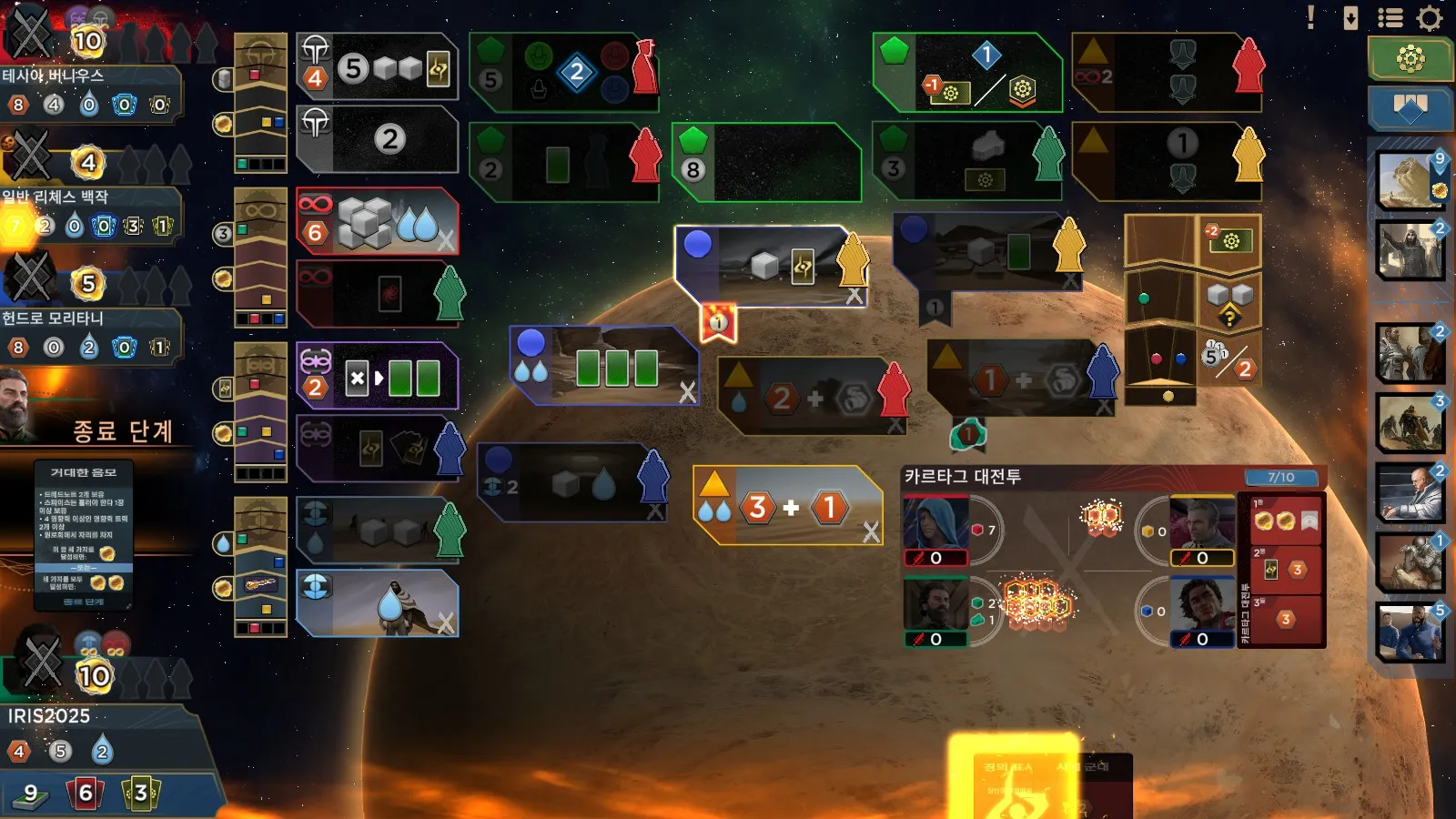This screenshot has height=819, width=1456.
Task: Click the exclamation mark alert icon
Action: pos(1310,17)
